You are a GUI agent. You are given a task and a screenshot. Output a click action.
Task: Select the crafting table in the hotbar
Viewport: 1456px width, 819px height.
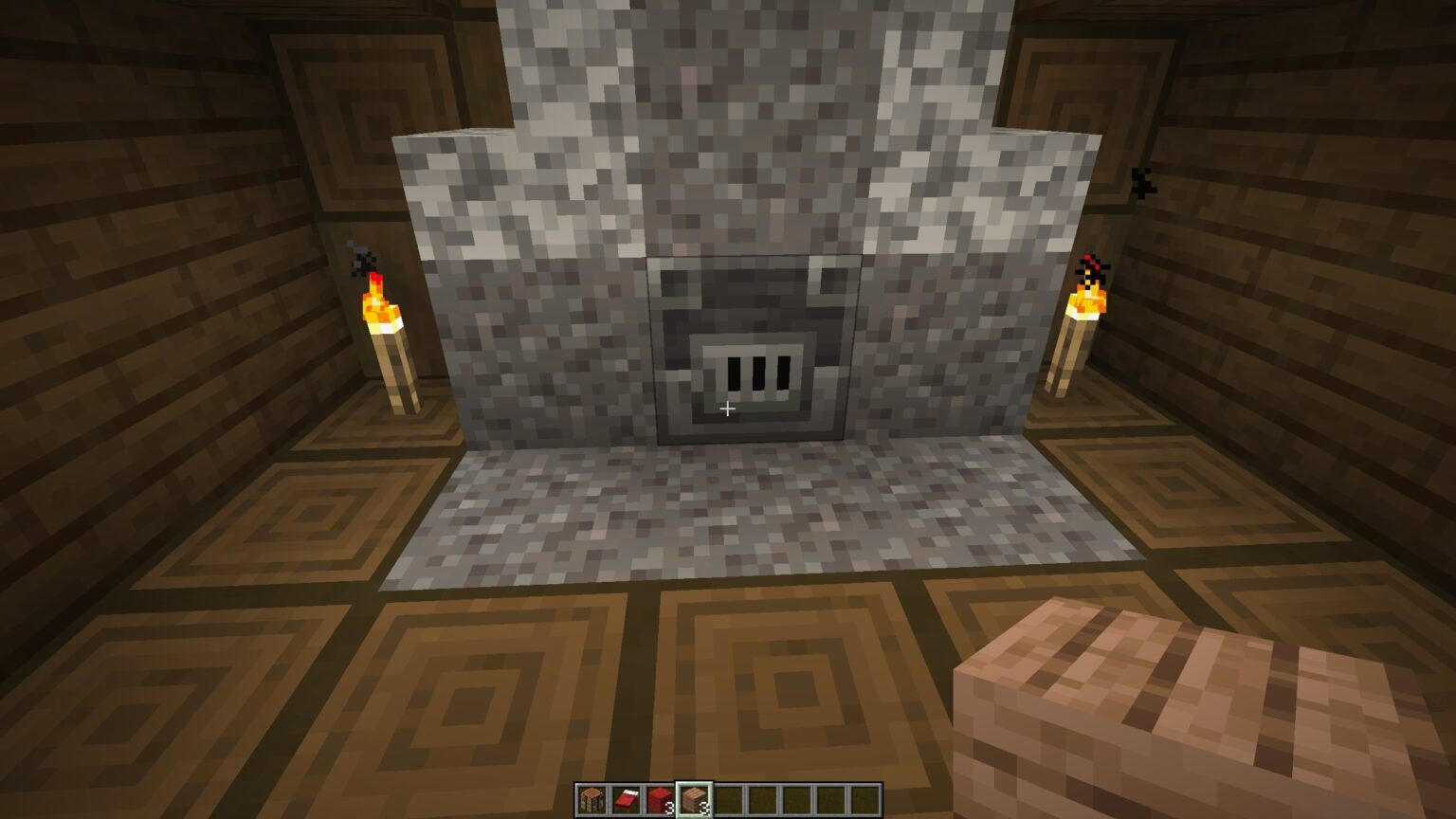click(591, 799)
